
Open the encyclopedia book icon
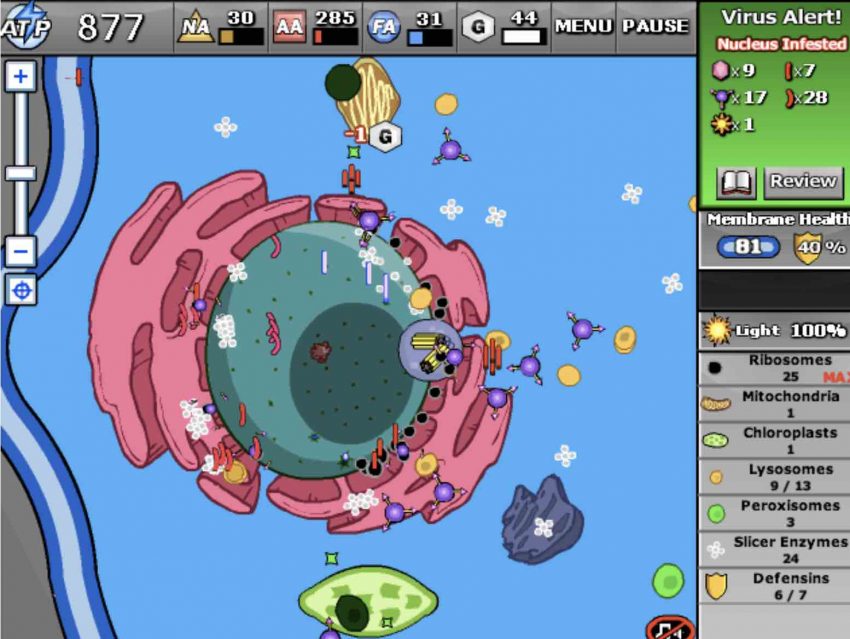[x=736, y=182]
